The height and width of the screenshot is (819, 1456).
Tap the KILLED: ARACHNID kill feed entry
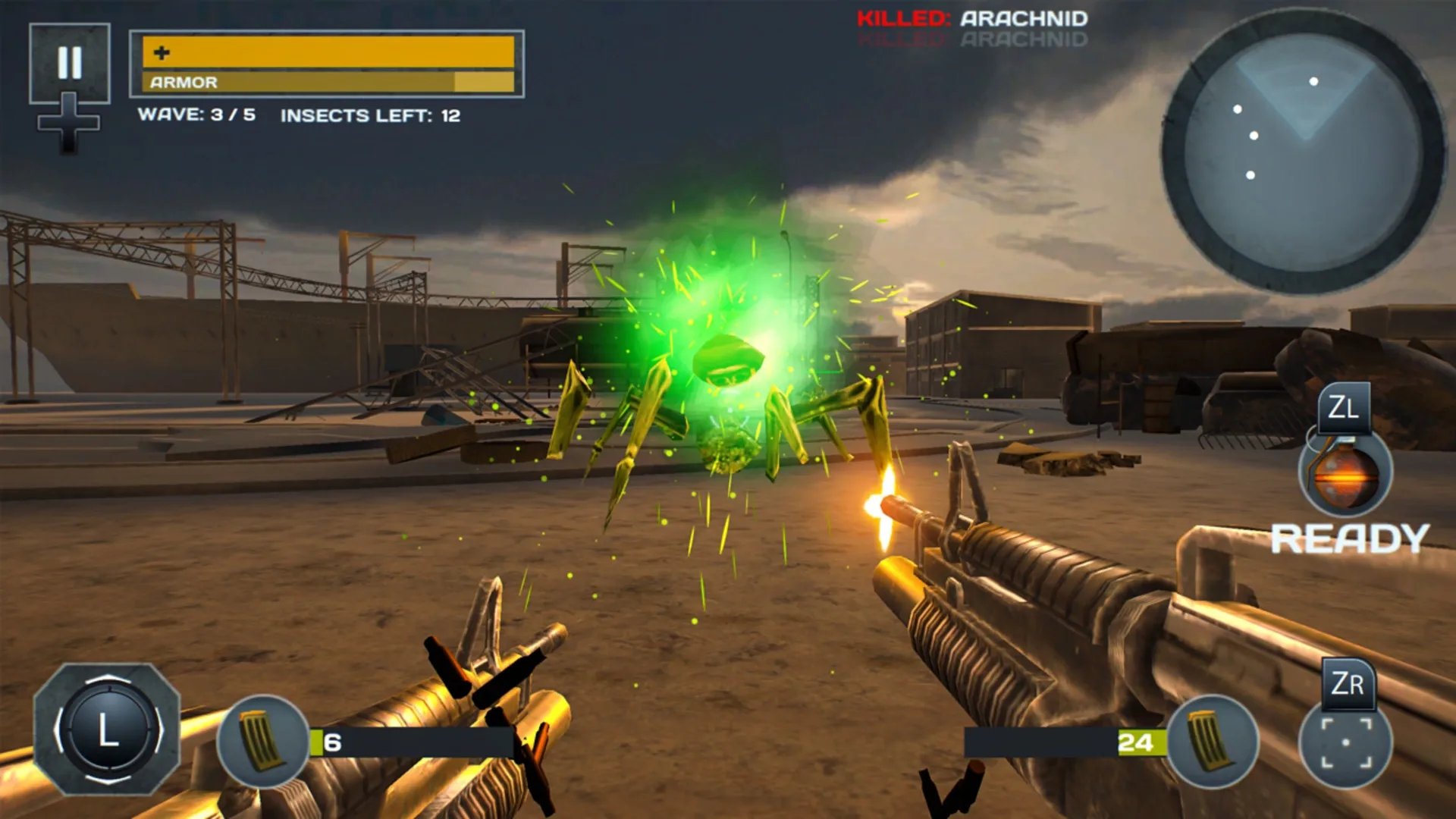972,19
